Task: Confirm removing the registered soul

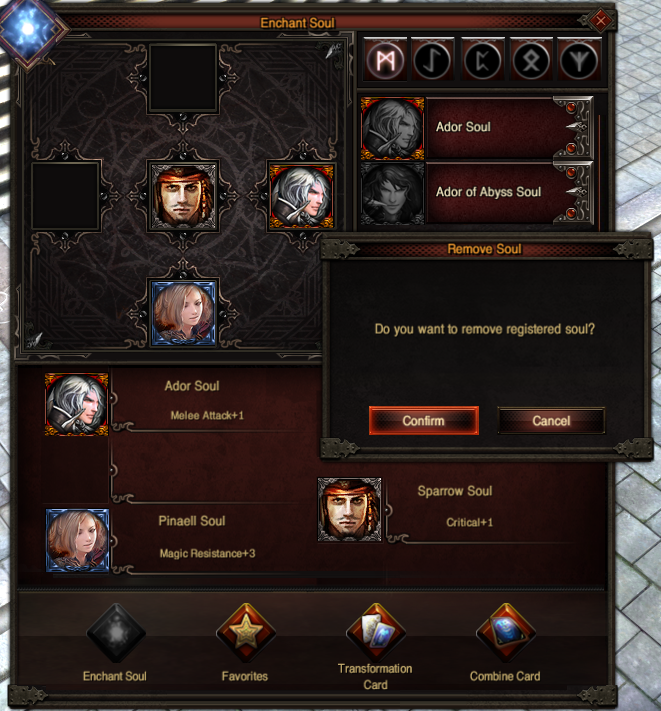Action: (x=423, y=421)
